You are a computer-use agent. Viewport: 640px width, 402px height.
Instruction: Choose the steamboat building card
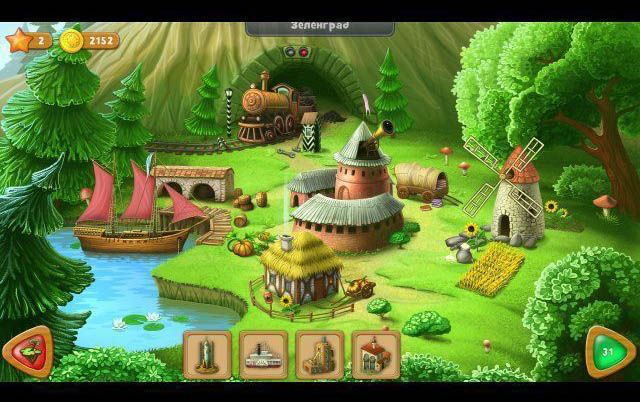pos(264,354)
